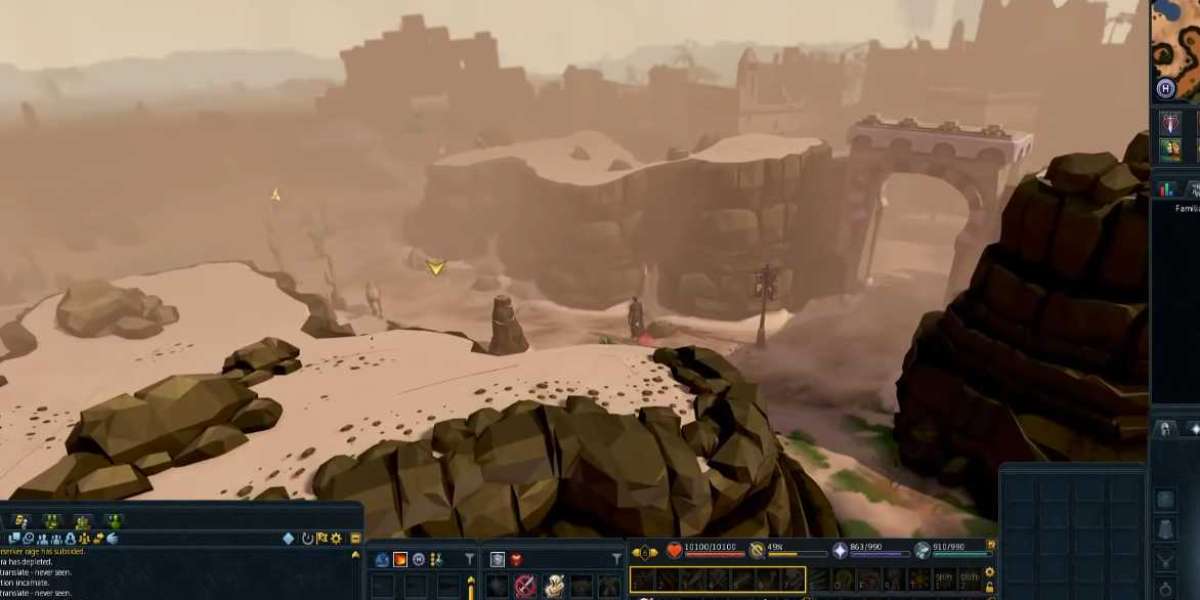The width and height of the screenshot is (1200, 600).
Task: Click the white horned-skull ability icon
Action: [553, 586]
